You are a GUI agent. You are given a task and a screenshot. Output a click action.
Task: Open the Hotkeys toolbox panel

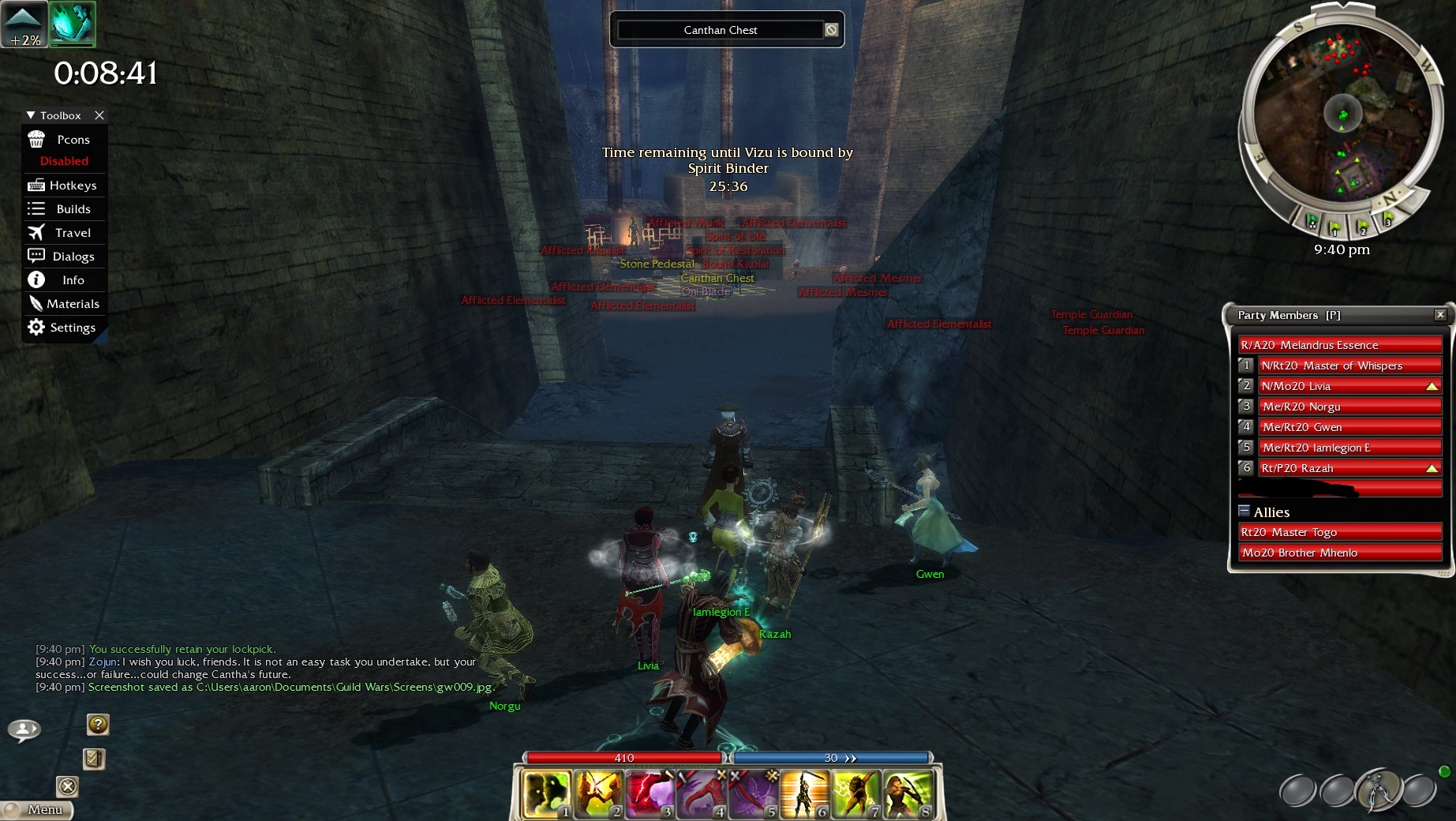click(64, 186)
